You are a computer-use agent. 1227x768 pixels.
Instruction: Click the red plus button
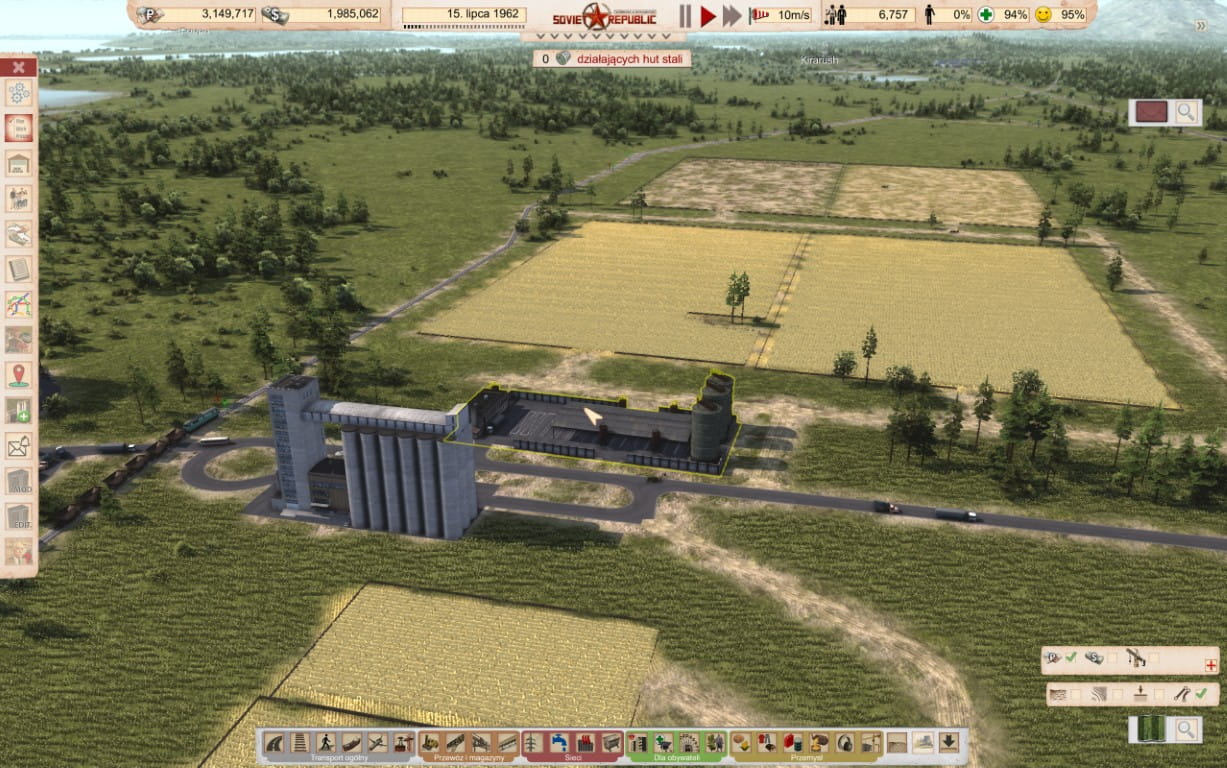point(1211,665)
